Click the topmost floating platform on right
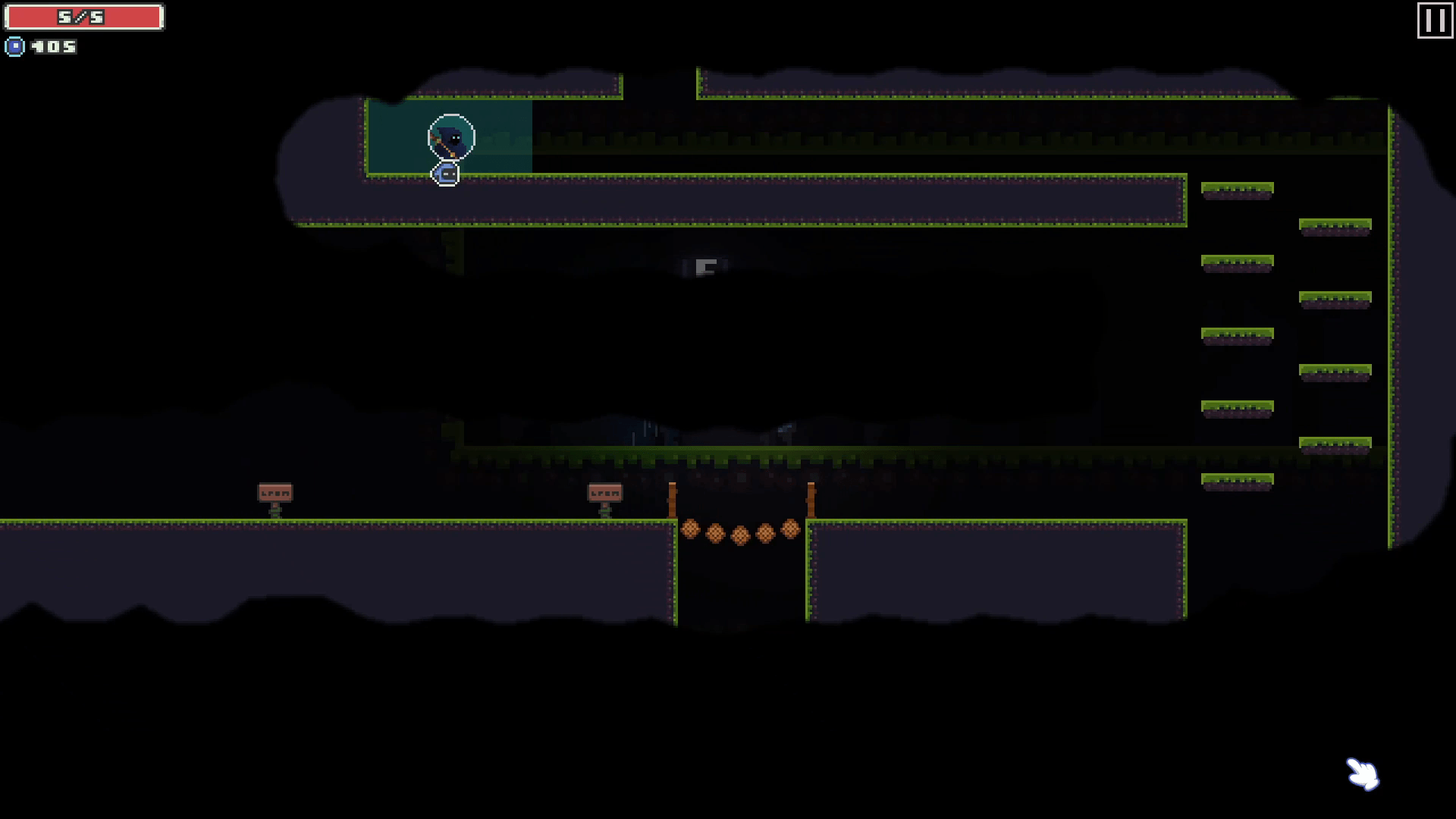This screenshot has height=819, width=1456. coord(1236,190)
